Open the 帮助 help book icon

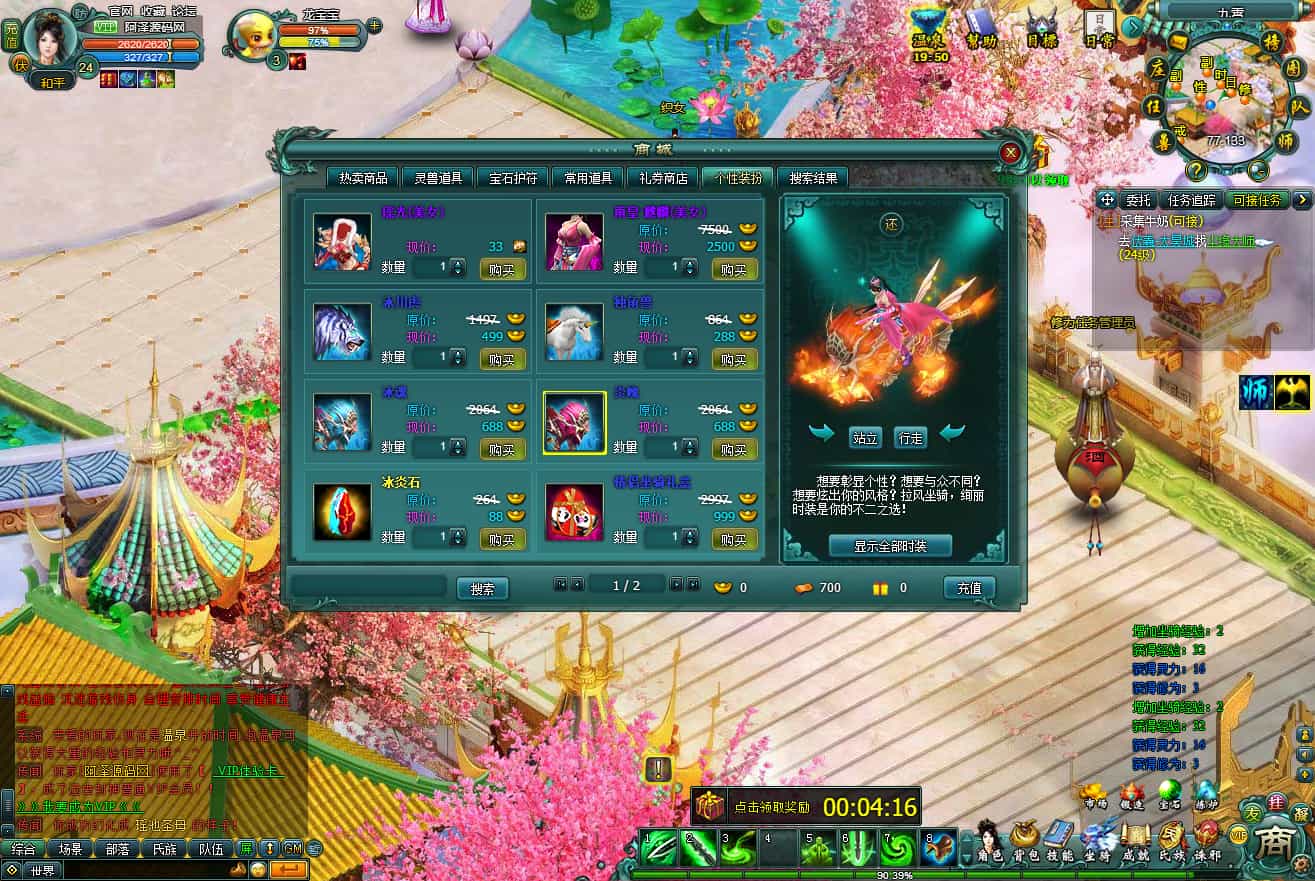coord(981,28)
